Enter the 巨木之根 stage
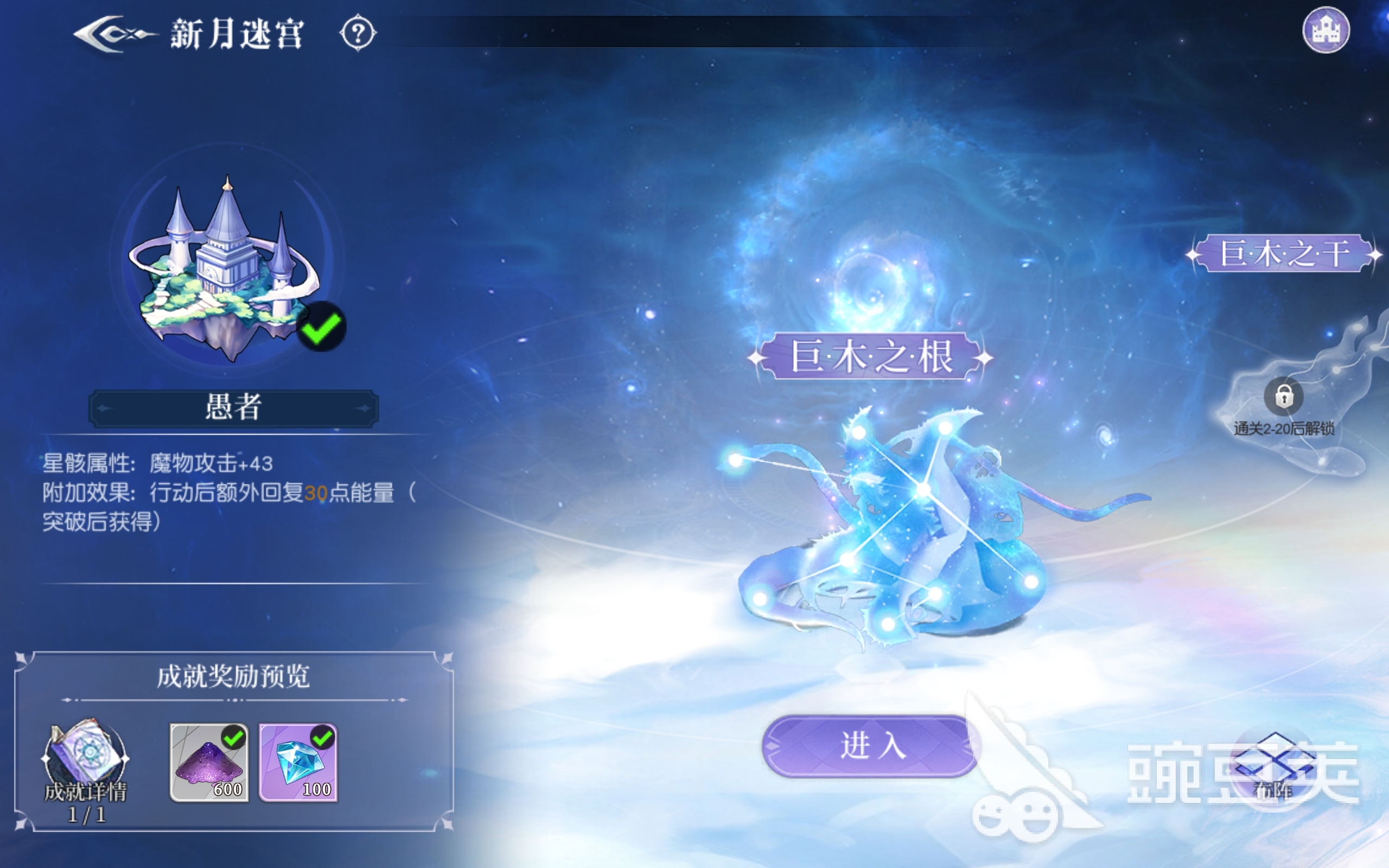The image size is (1389, 868). coord(871,746)
